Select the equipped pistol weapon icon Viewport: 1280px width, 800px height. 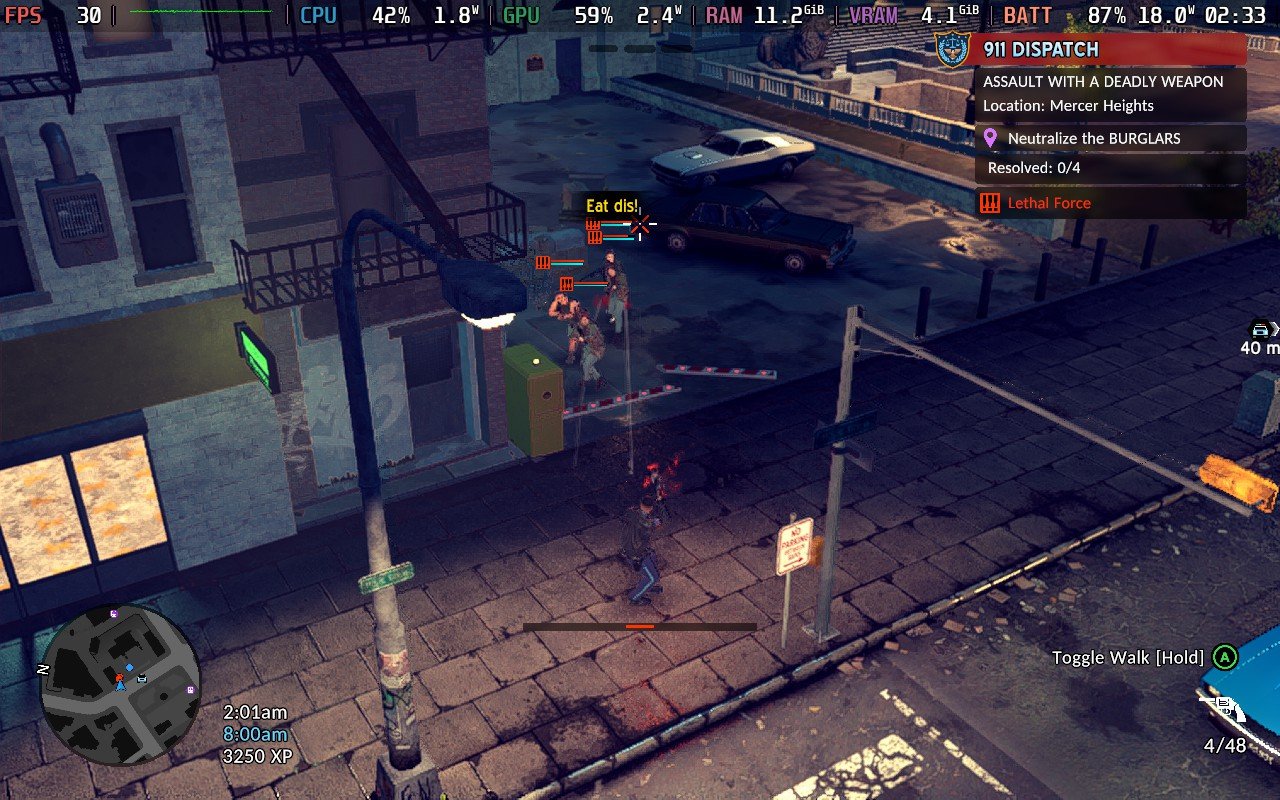click(x=1226, y=709)
